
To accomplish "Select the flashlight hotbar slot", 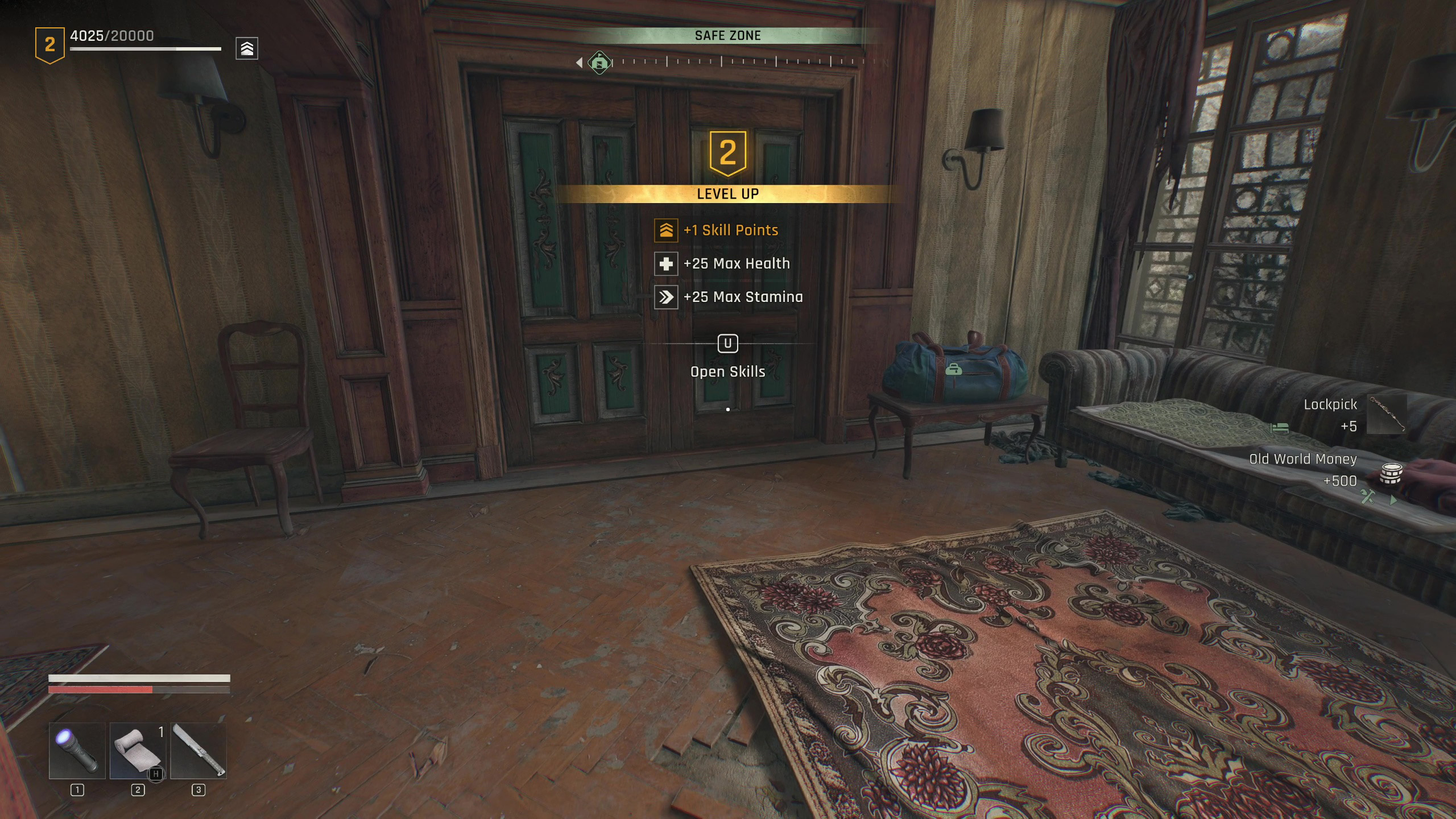I will coord(77,751).
